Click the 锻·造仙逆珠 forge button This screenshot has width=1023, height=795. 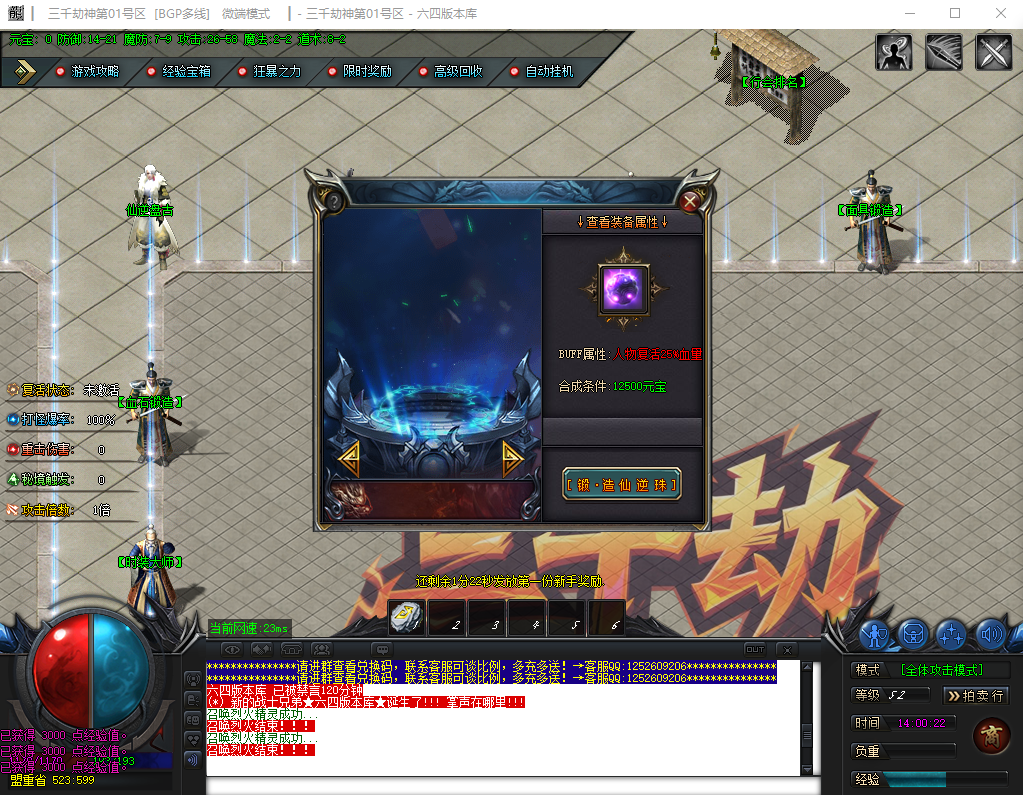pyautogui.click(x=622, y=485)
